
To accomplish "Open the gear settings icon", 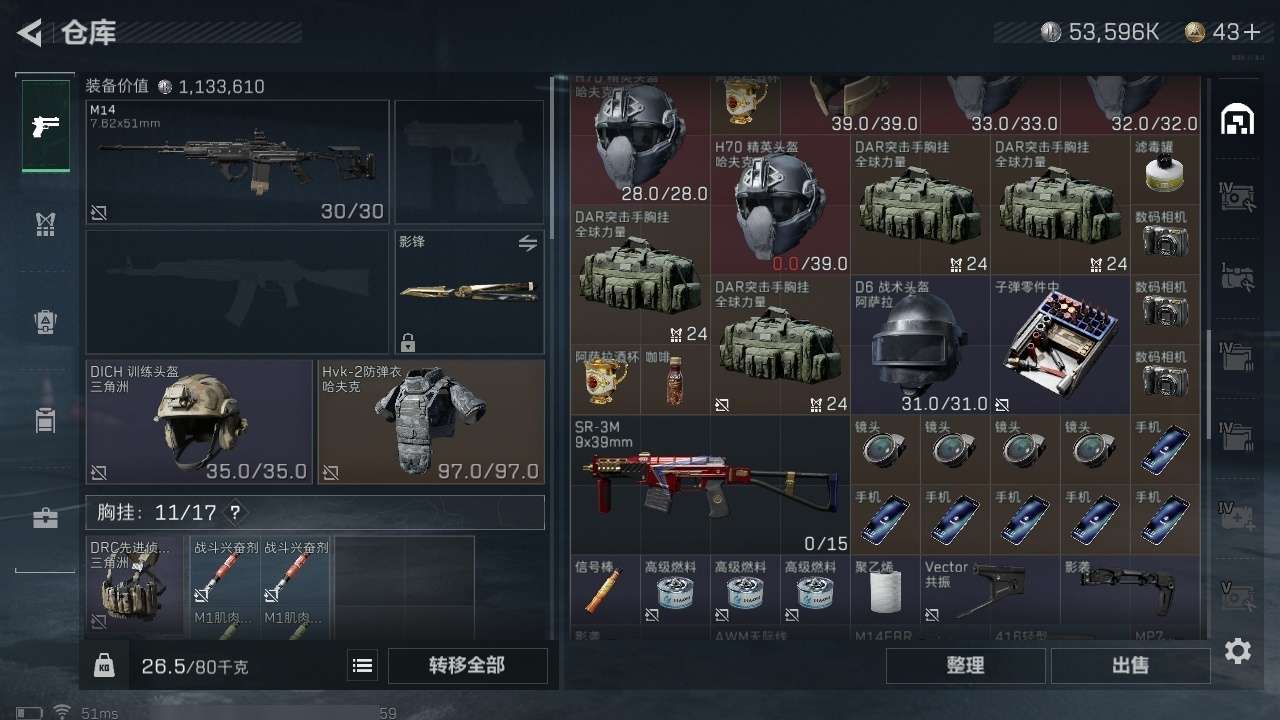I will [x=1238, y=651].
